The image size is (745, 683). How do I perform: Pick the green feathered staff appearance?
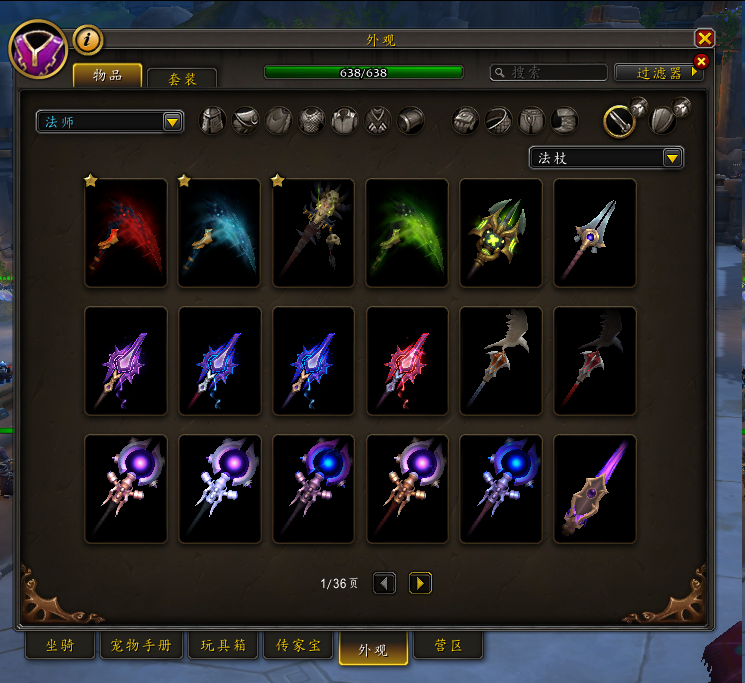[407, 233]
